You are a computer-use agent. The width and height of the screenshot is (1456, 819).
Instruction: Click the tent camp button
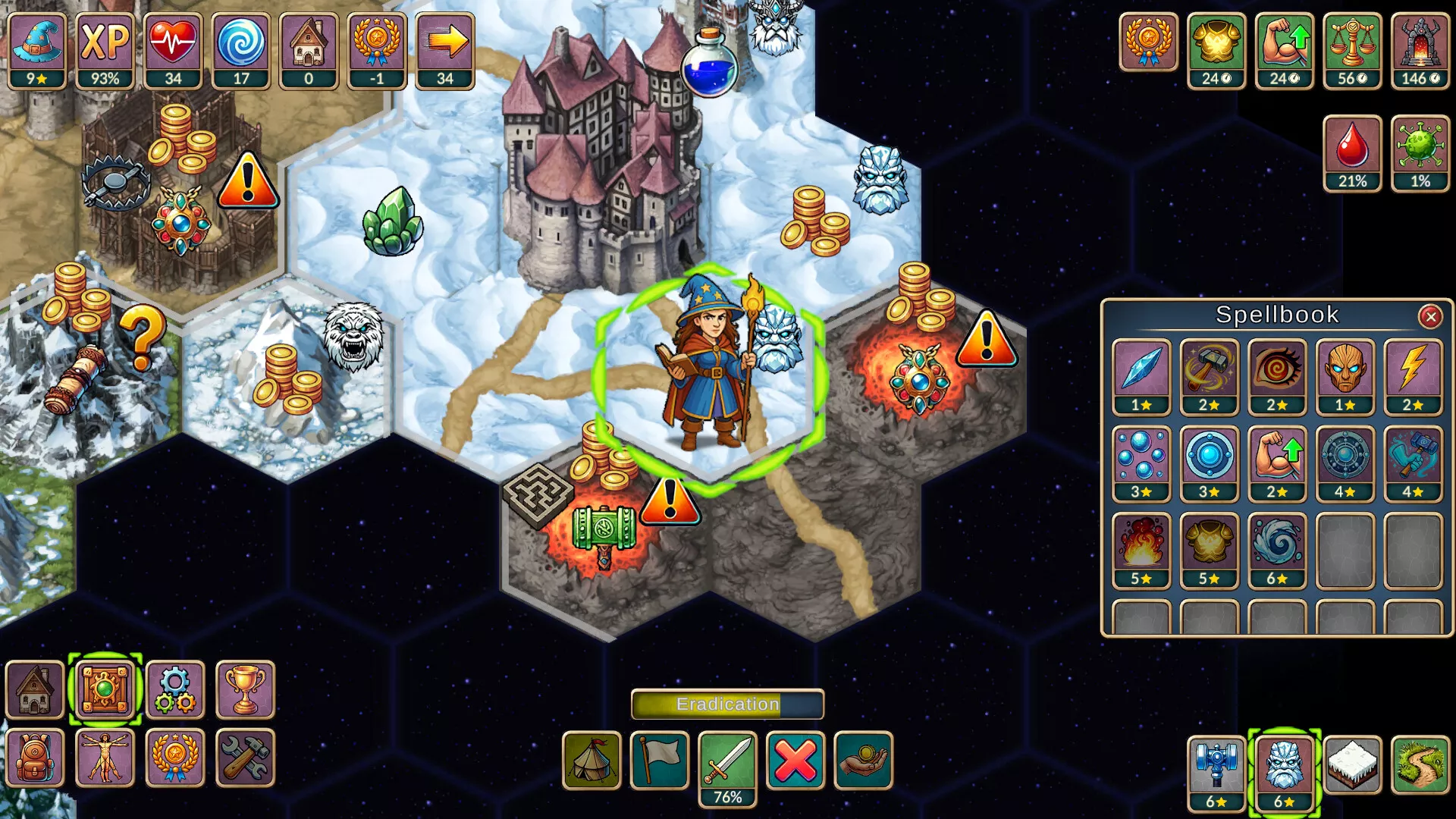[x=591, y=760]
